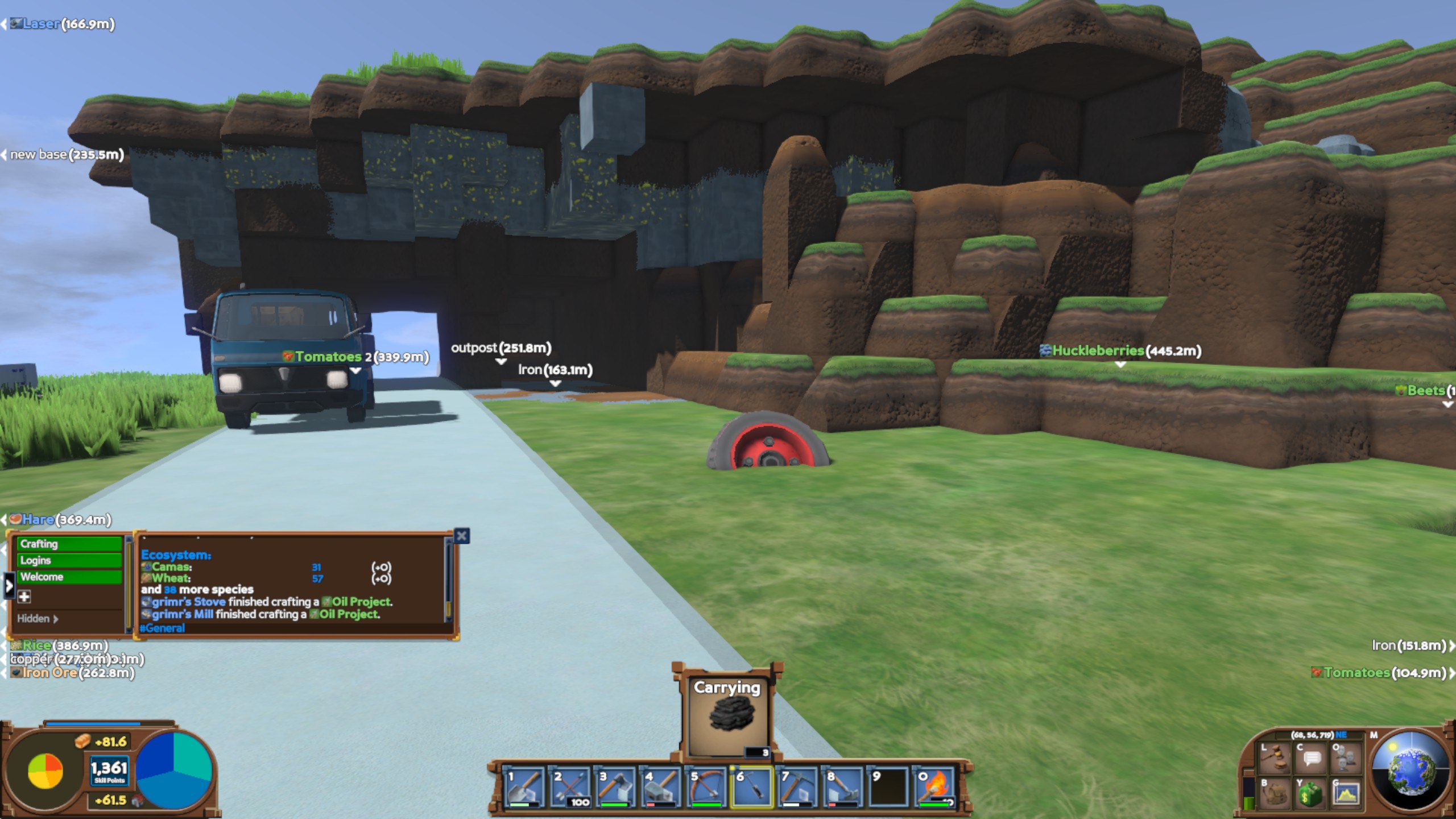This screenshot has width=1456, height=819.
Task: Switch to the #General chat tab
Action: point(162,628)
